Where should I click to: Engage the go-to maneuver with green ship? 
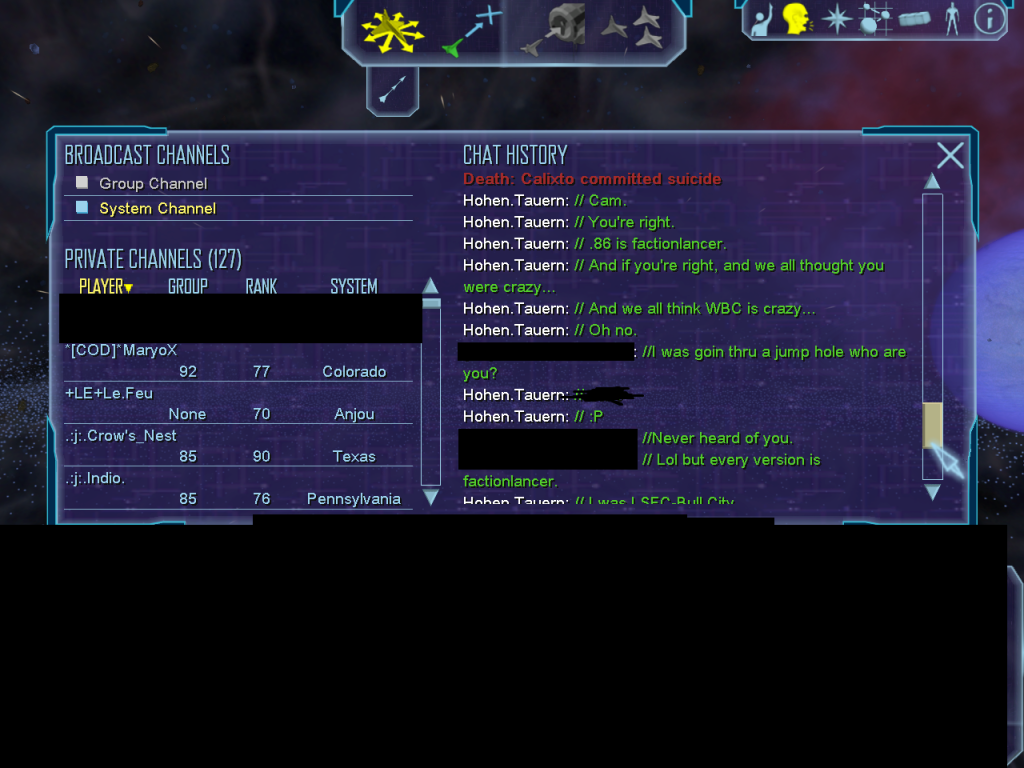471,31
